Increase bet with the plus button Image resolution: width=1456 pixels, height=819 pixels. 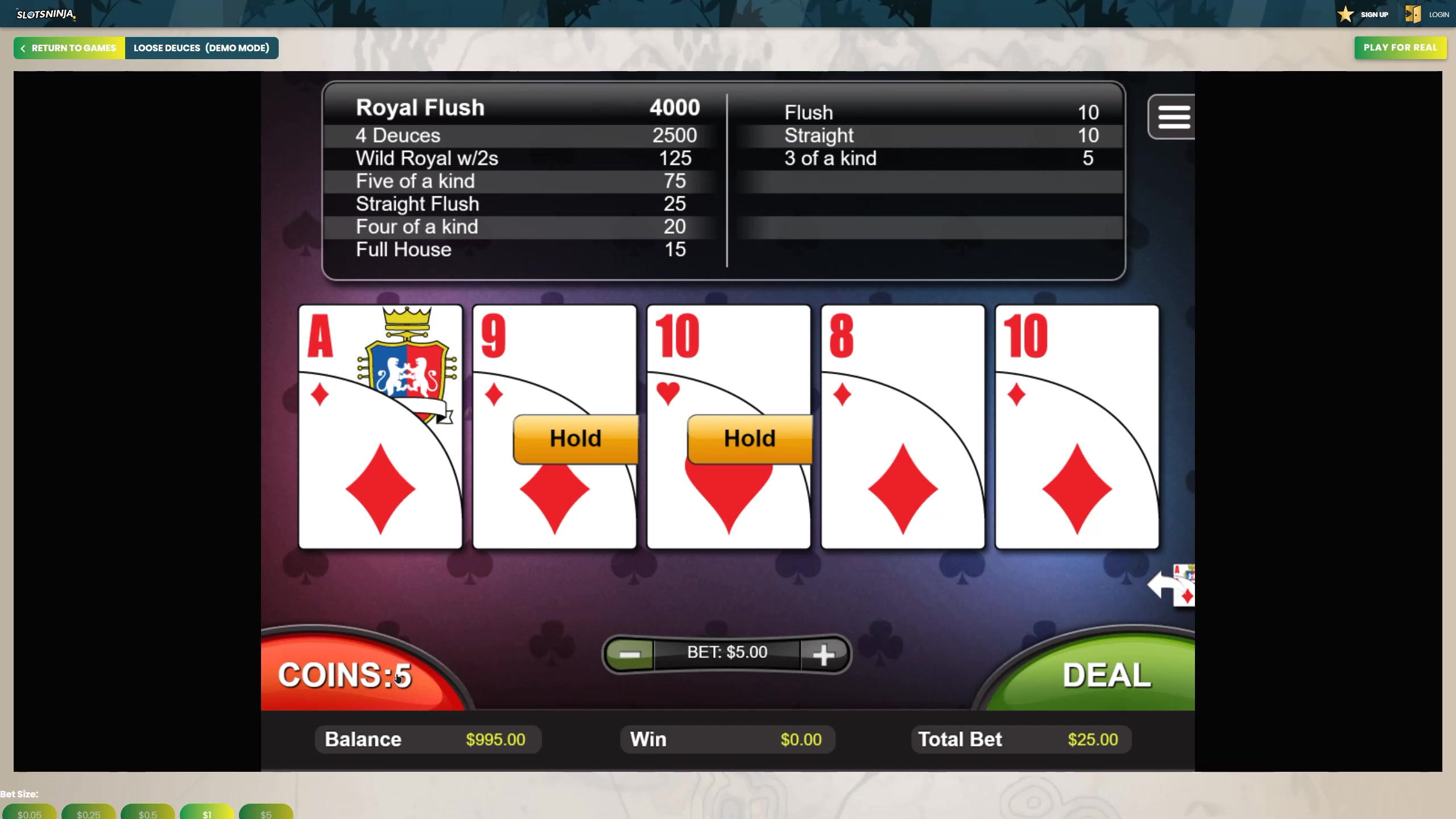[x=823, y=654]
